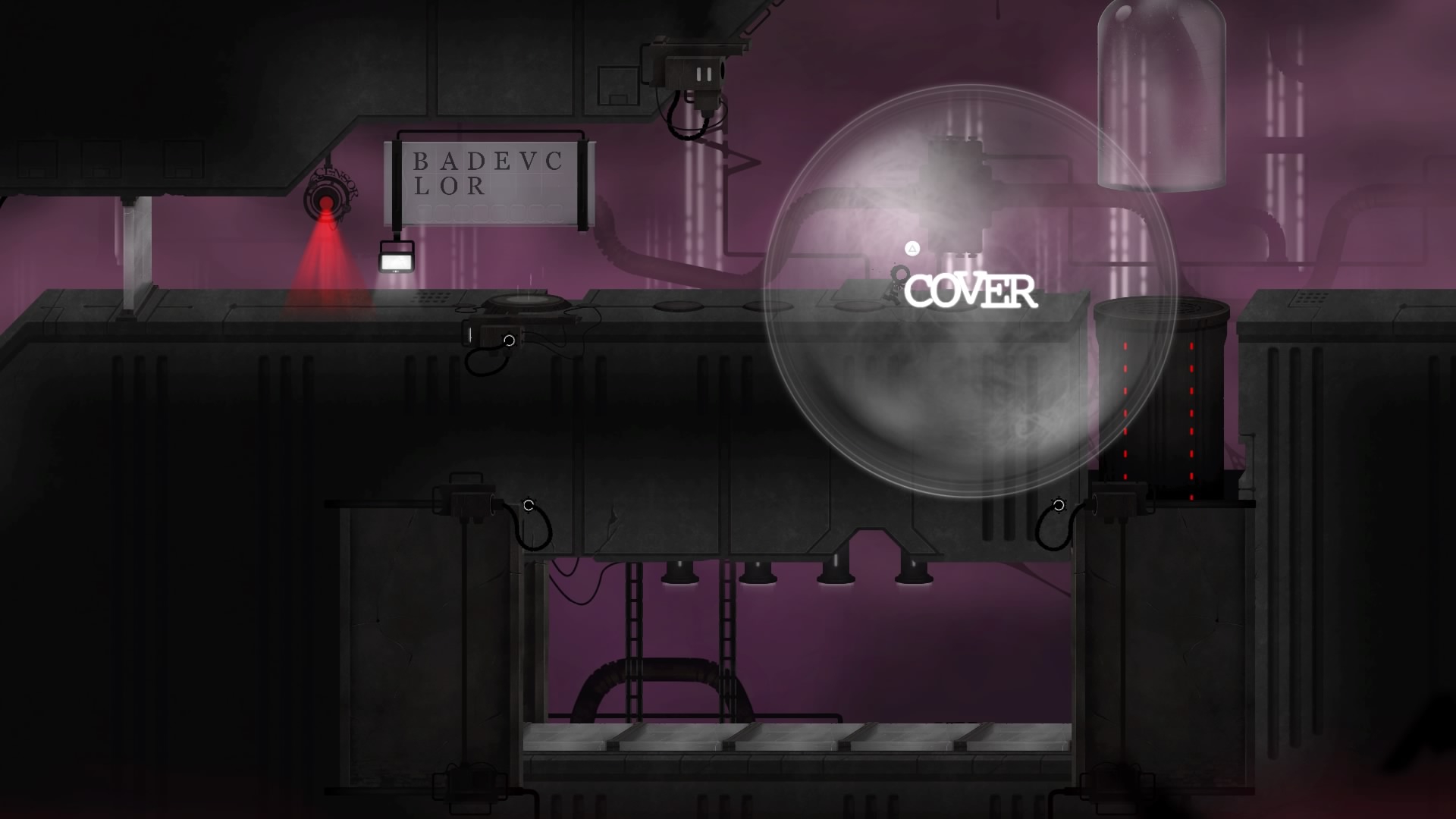This screenshot has height=819, width=1456.
Task: Click the ceiling-mounted camera device at the top
Action: point(695,72)
